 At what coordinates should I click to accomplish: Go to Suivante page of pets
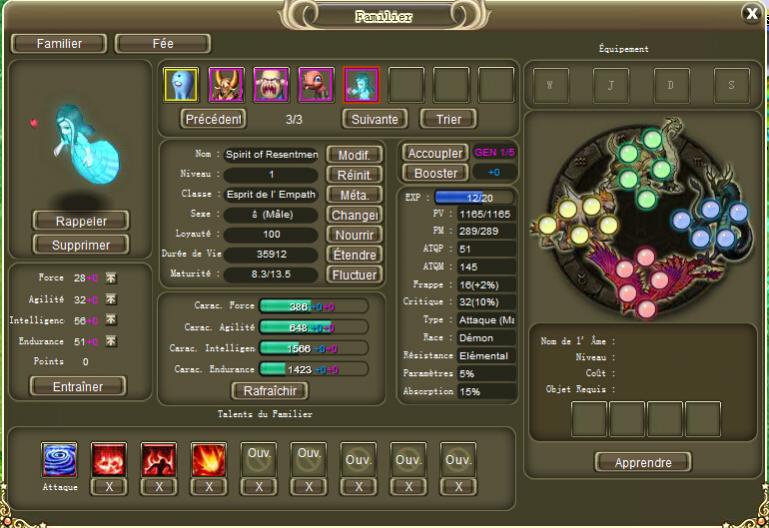pyautogui.click(x=374, y=119)
